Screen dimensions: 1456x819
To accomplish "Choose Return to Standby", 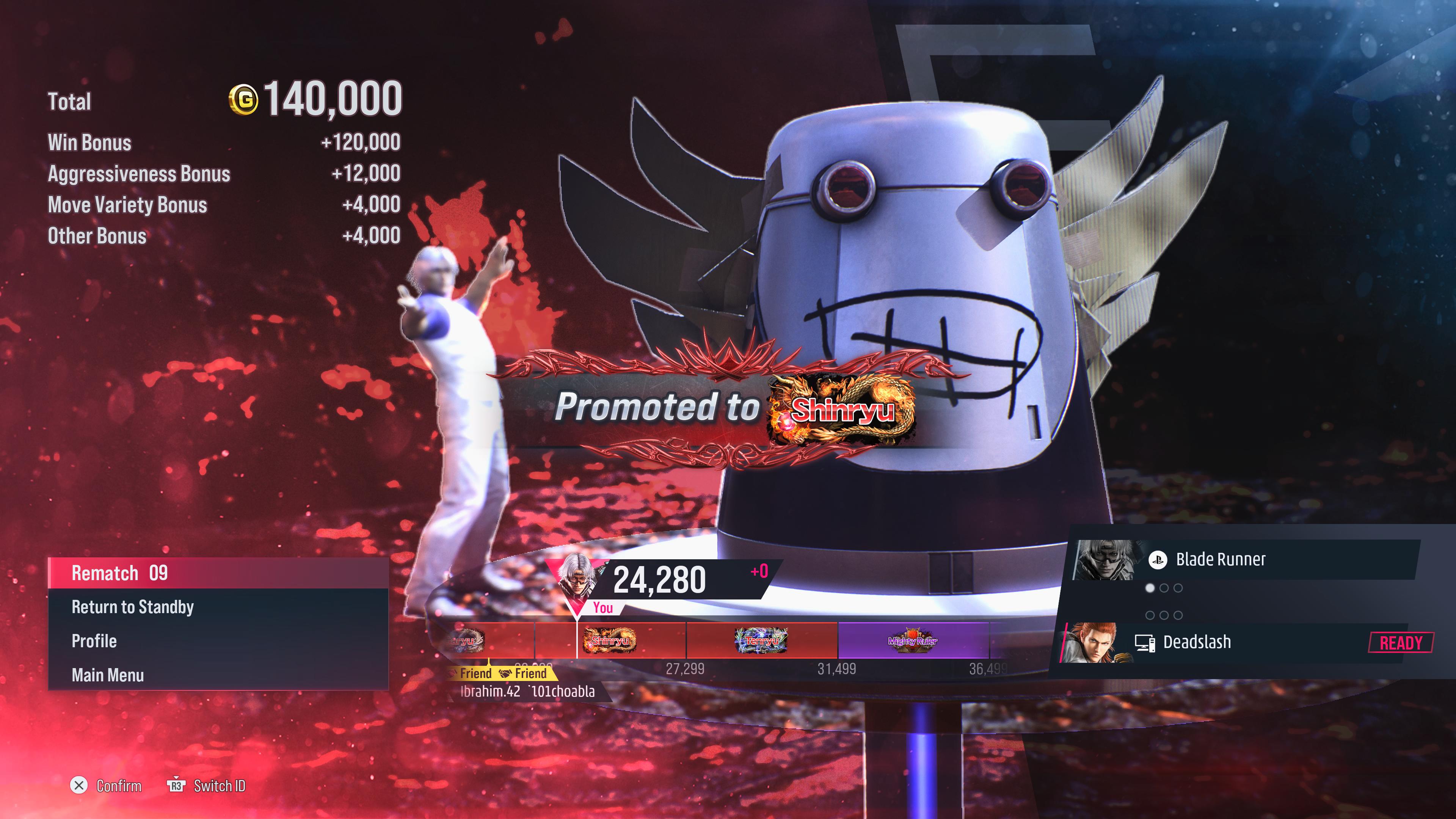I will coord(218,607).
